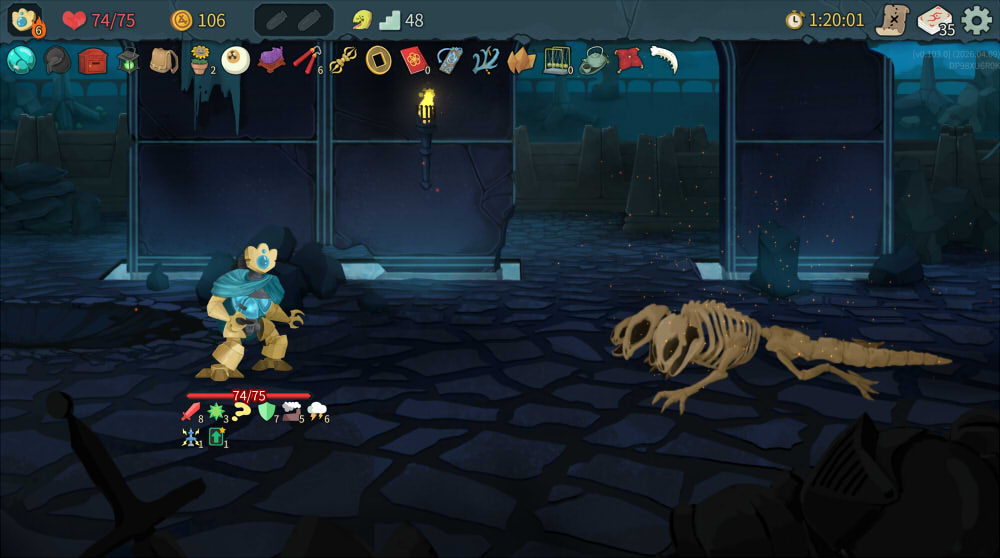Inspect the green lantern relic

[x=128, y=60]
